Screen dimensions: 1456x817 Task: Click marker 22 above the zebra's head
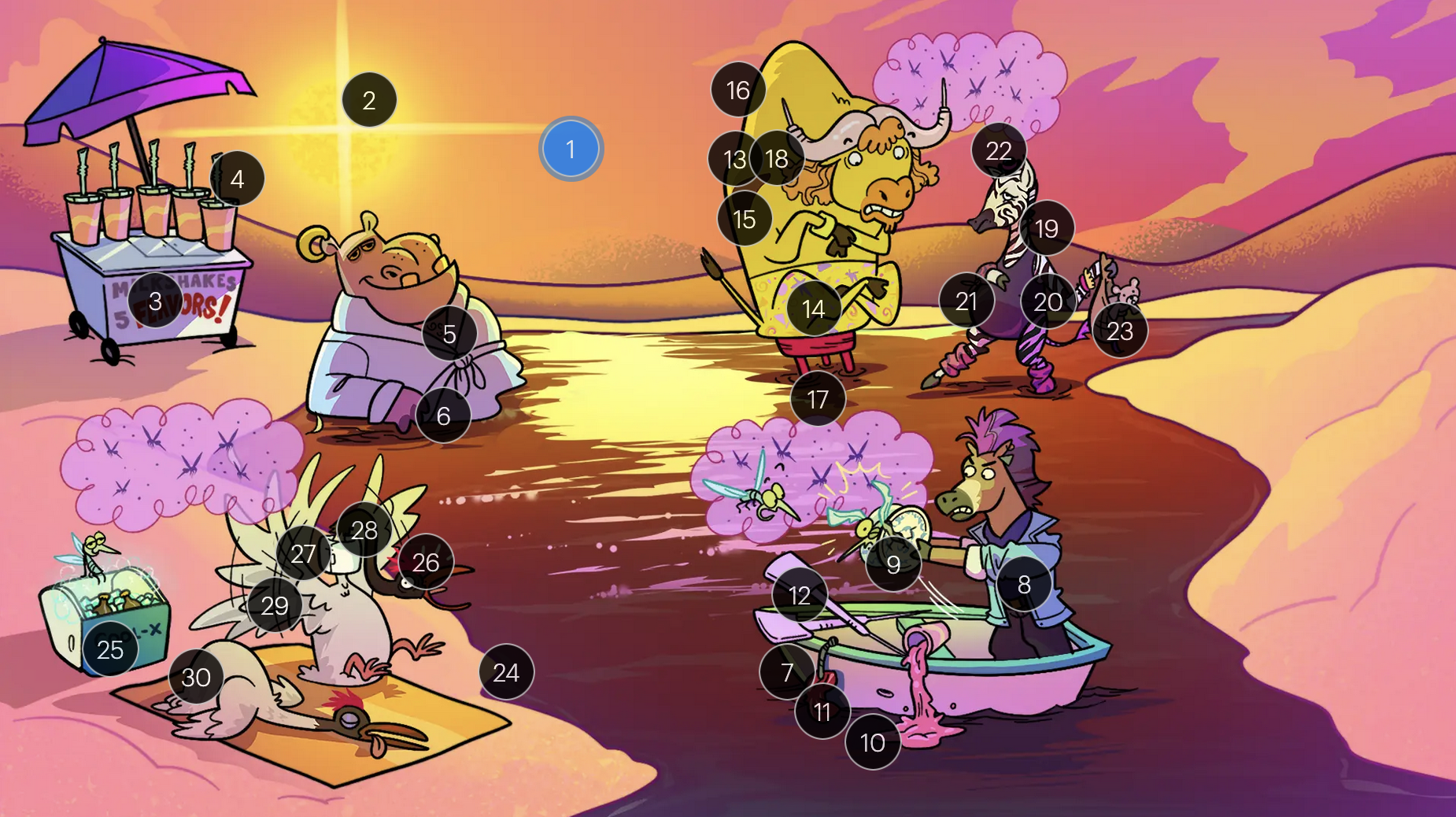click(998, 150)
